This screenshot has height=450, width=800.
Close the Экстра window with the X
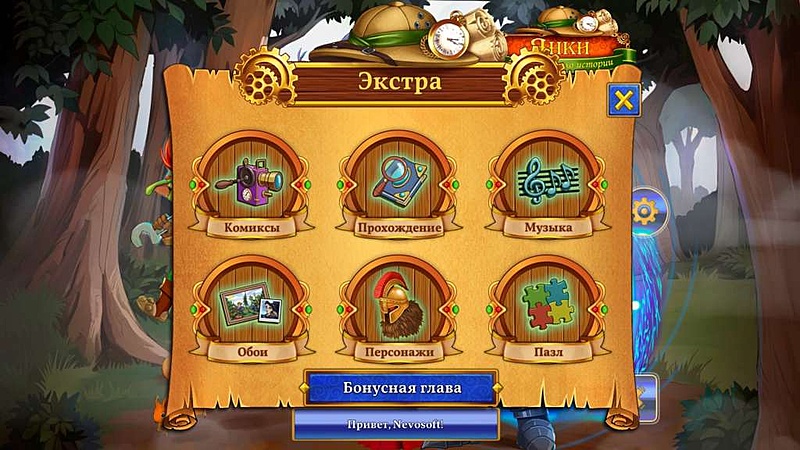coord(624,100)
